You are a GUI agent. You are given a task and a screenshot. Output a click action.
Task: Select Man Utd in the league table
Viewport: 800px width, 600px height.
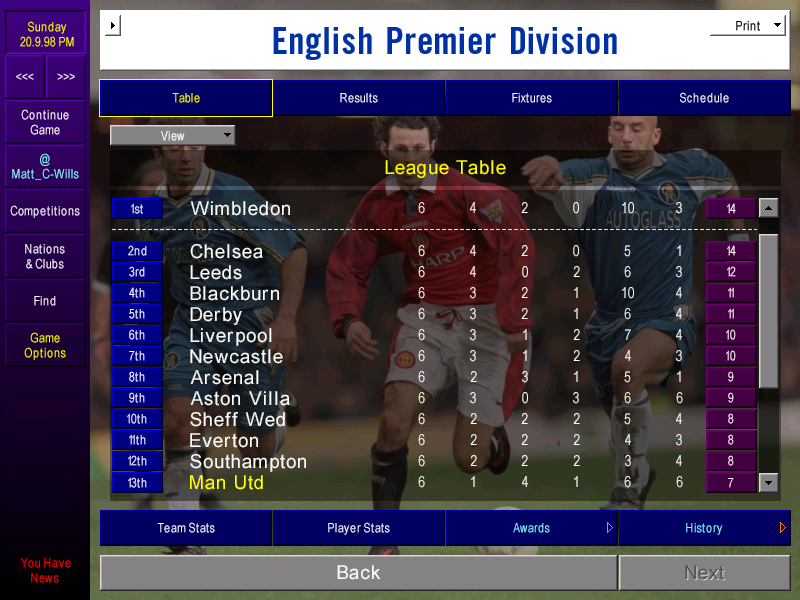click(226, 483)
